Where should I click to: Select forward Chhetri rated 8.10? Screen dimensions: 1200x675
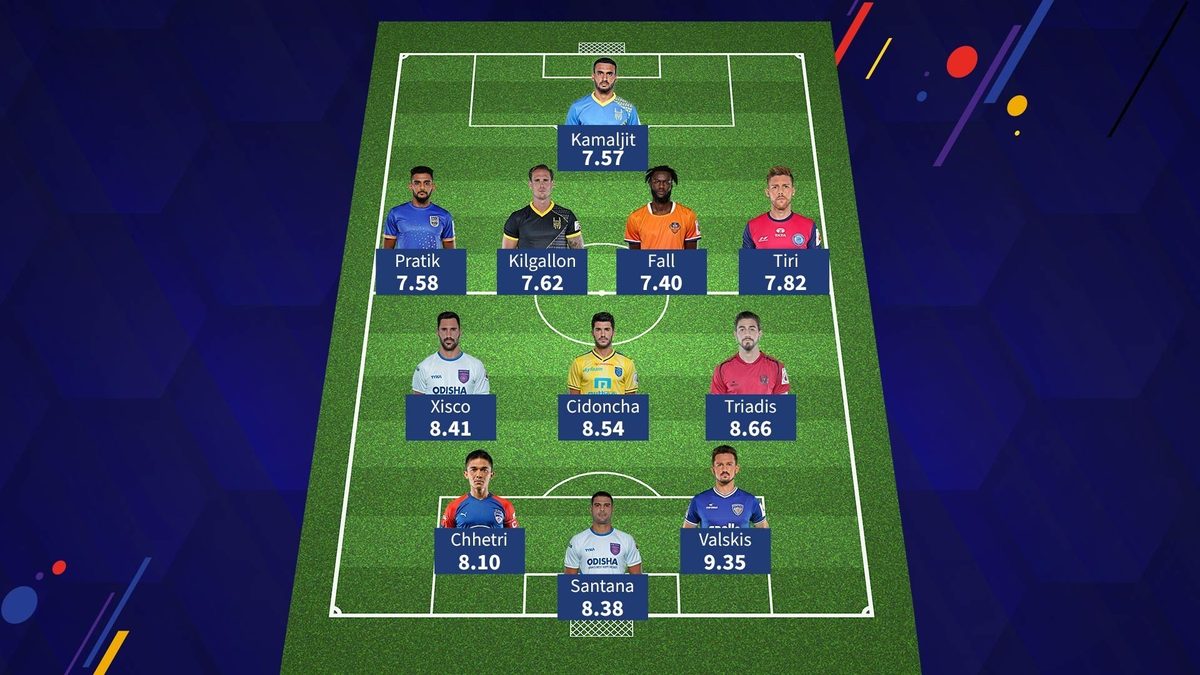(x=479, y=550)
